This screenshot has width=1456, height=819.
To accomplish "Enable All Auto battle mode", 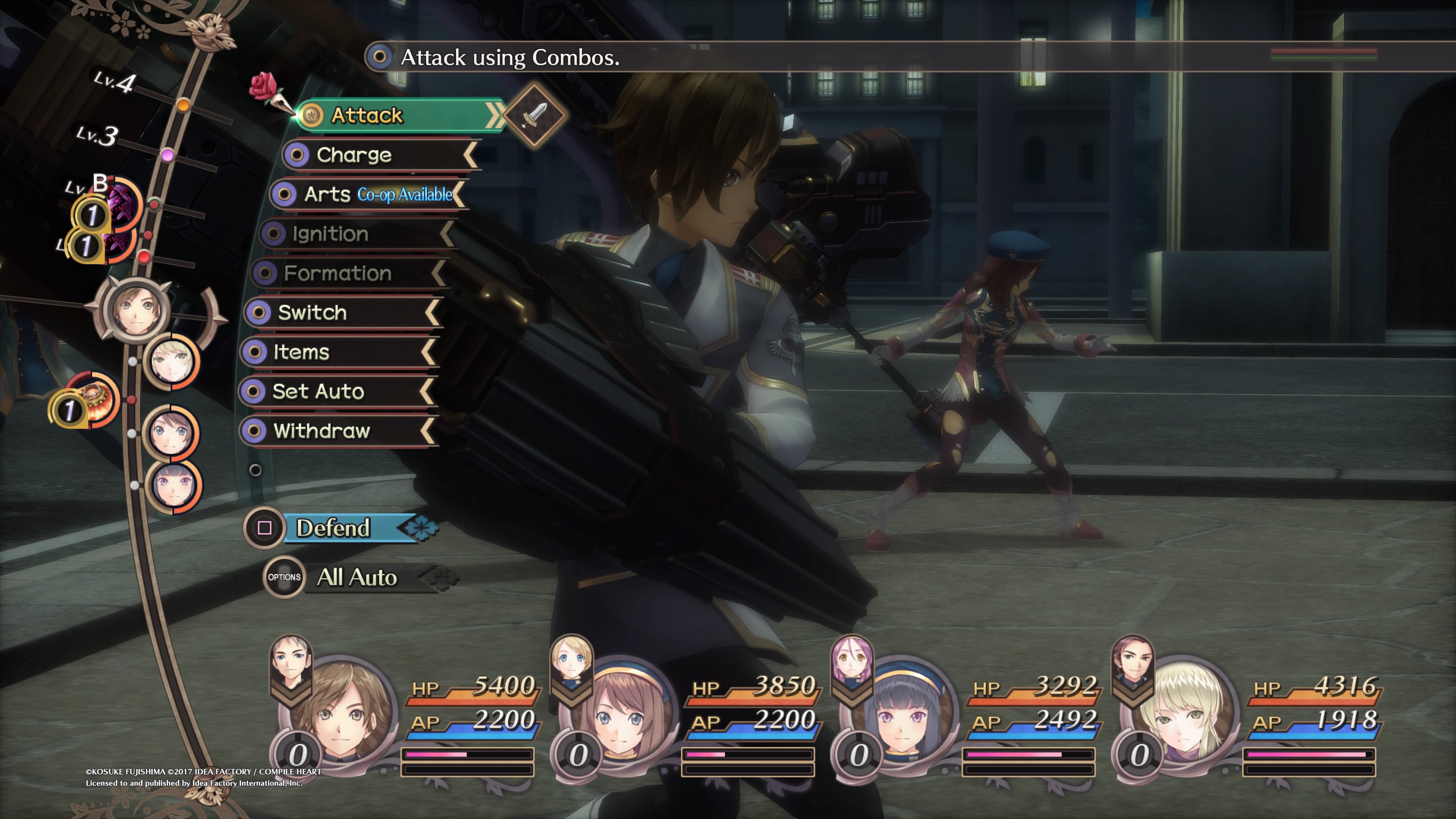I will pos(356,577).
